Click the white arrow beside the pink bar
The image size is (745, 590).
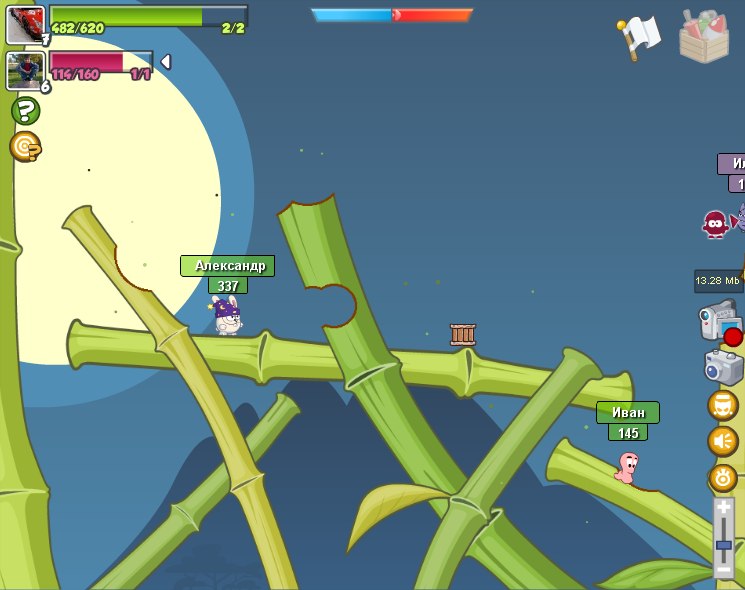tap(166, 62)
